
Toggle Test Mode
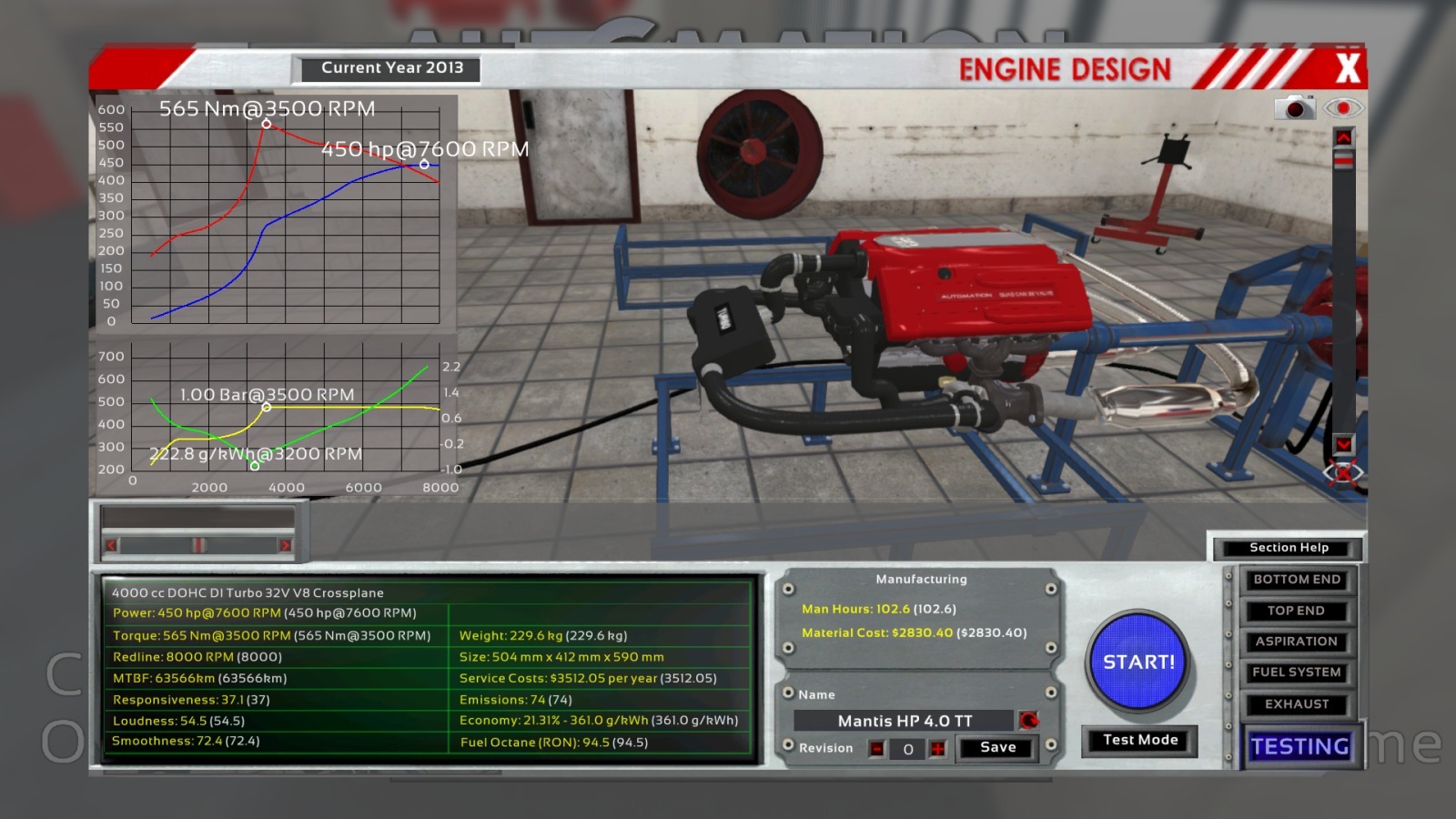click(1139, 741)
